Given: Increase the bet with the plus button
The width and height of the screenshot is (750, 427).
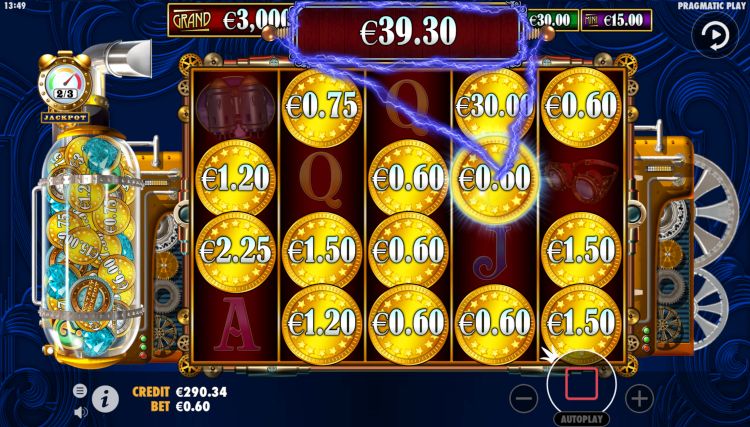Looking at the screenshot, I should 638,397.
